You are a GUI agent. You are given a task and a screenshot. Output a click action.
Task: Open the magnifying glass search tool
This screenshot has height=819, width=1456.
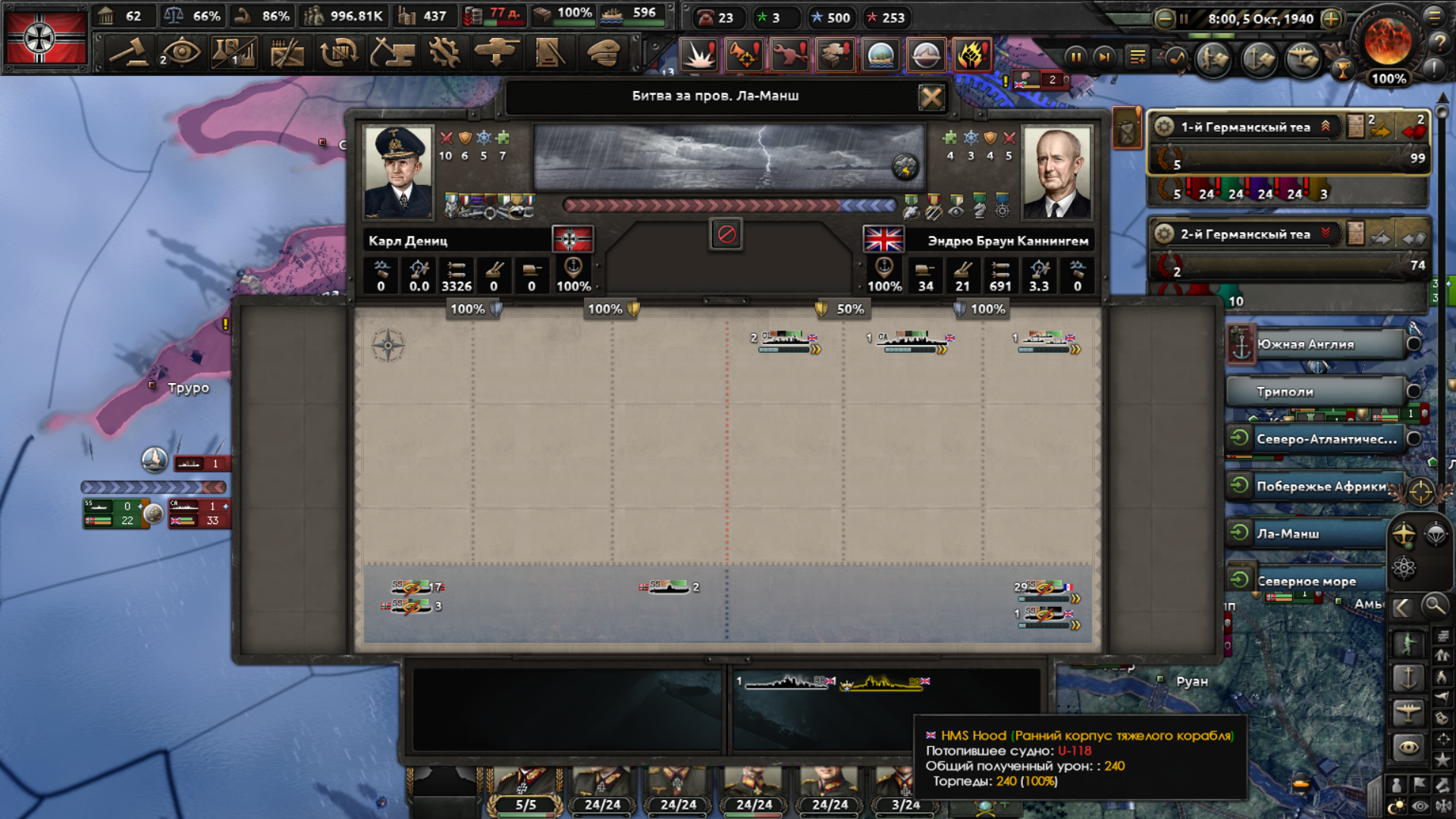point(1434,606)
